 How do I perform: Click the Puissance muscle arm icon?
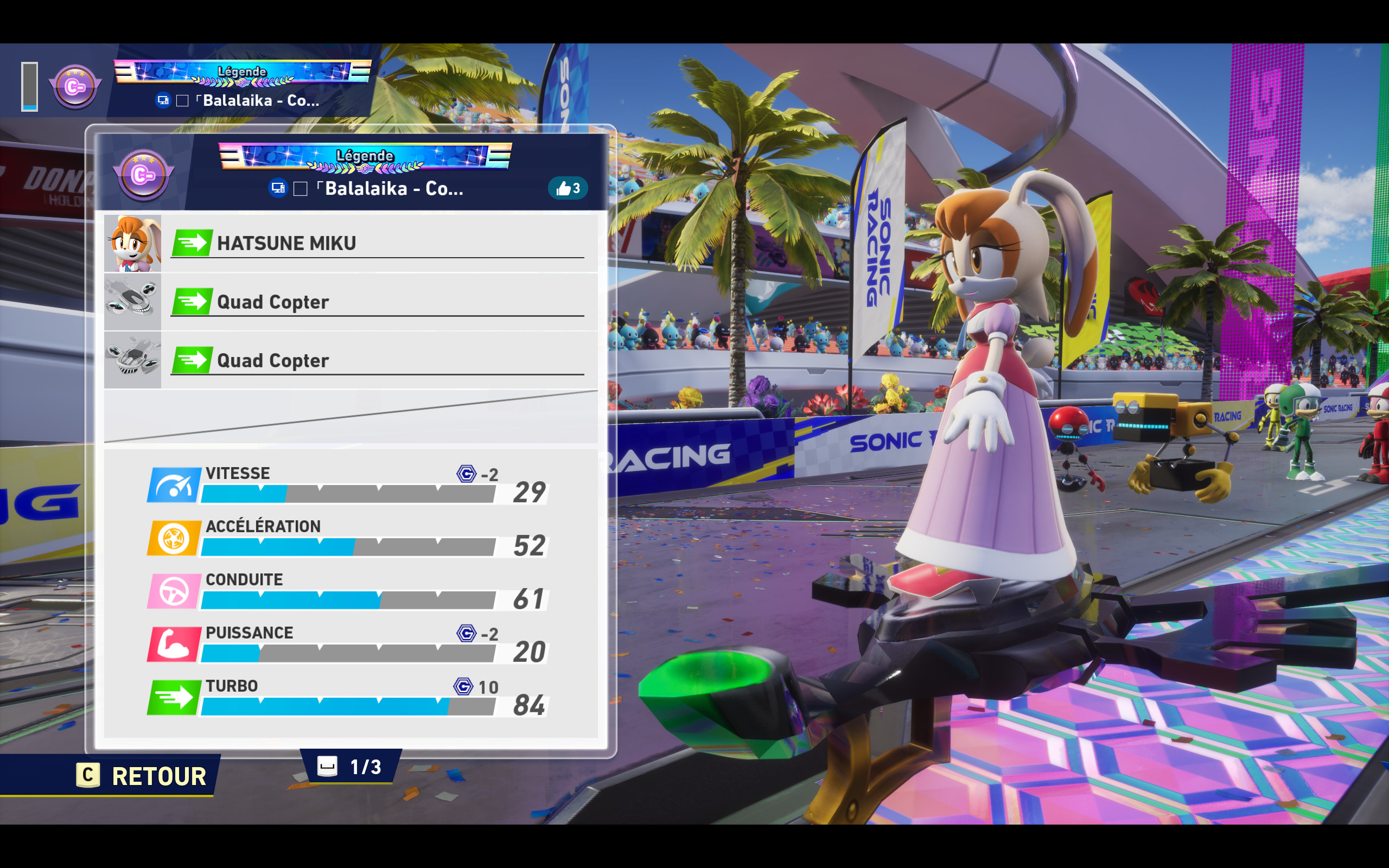pyautogui.click(x=174, y=644)
